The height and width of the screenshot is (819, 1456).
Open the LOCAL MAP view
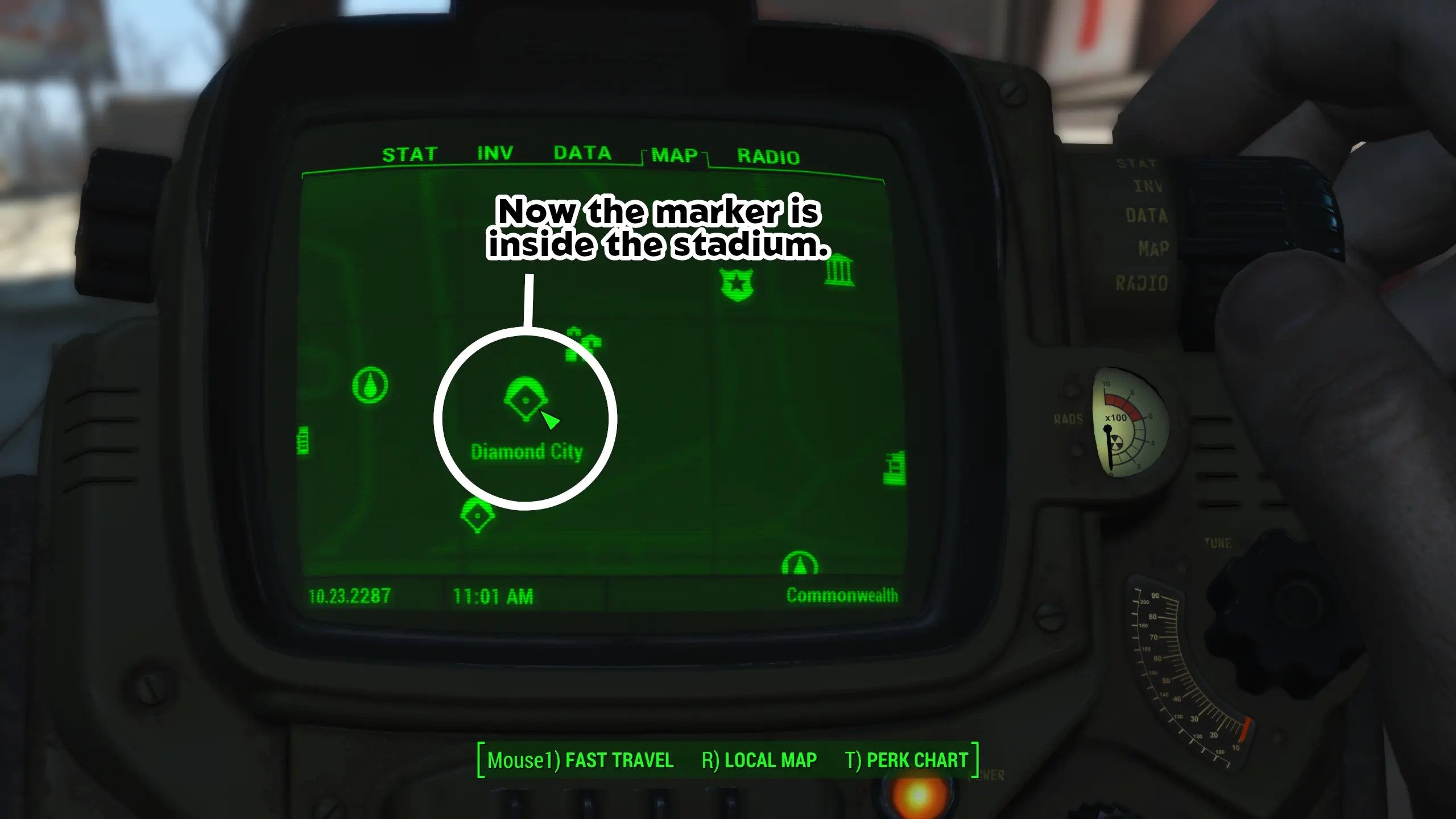pos(759,760)
